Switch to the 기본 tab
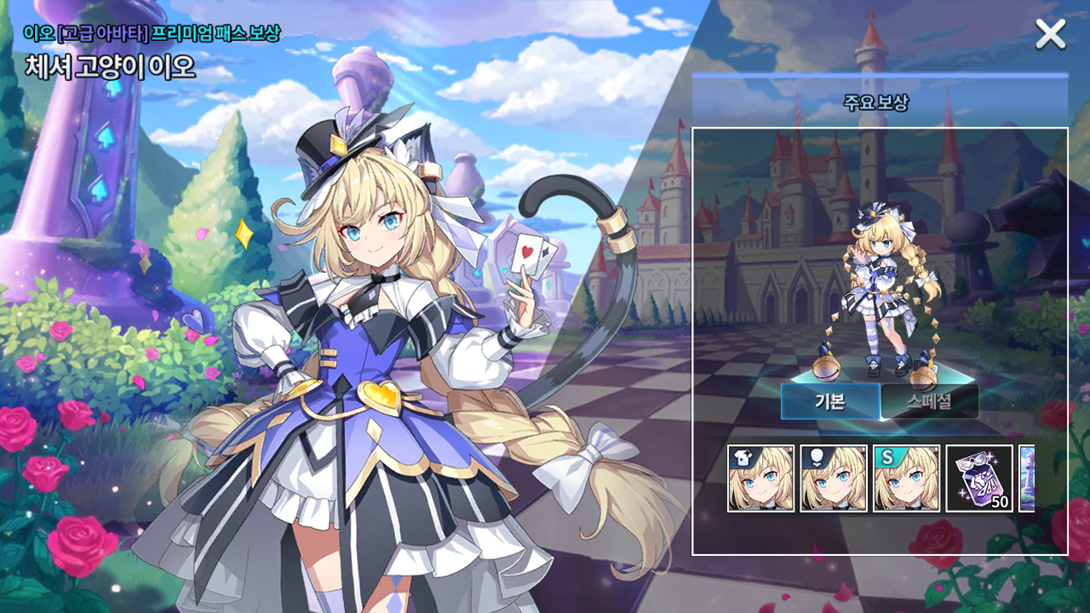 coord(830,401)
